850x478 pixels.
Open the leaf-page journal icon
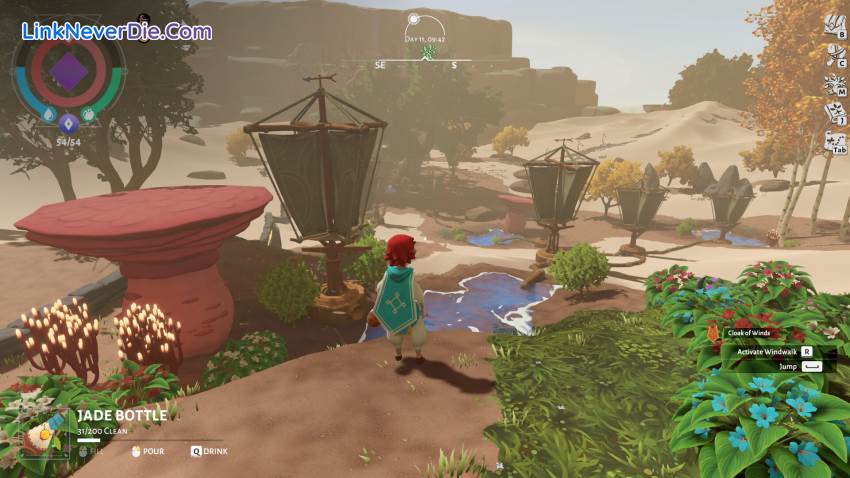(832, 113)
